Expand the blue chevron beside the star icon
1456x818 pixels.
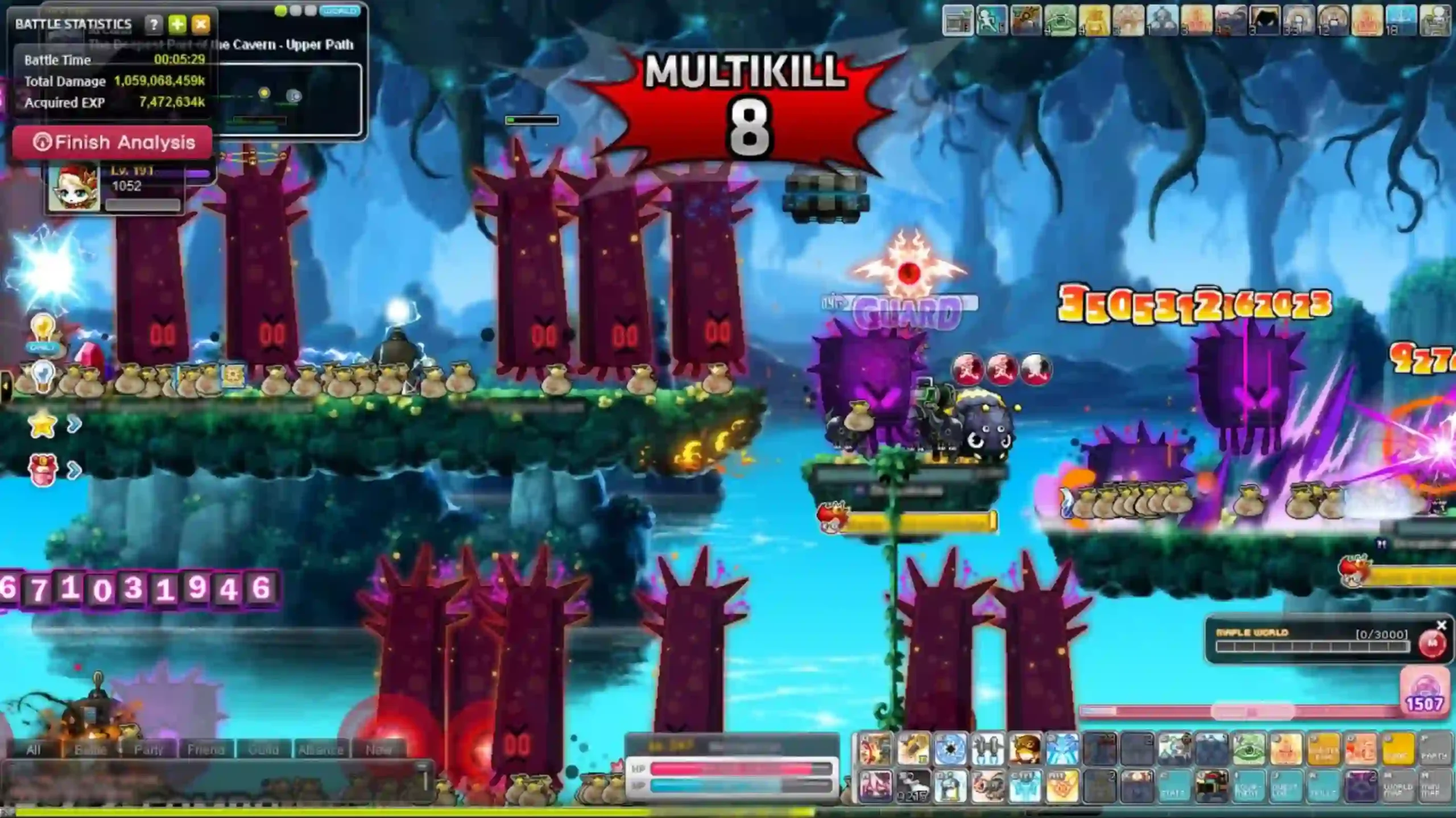(75, 423)
